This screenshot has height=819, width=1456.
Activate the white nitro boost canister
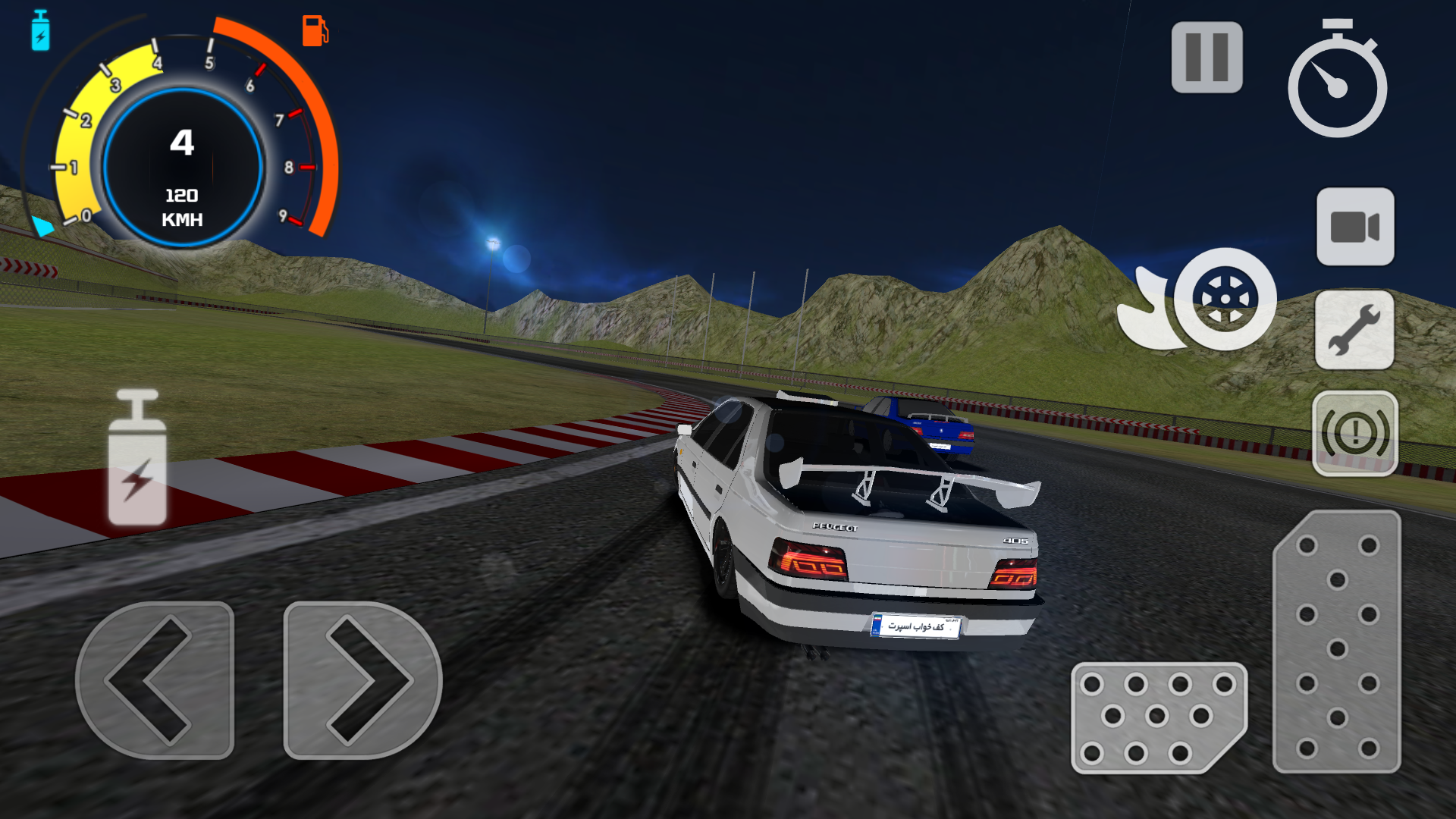tap(137, 460)
